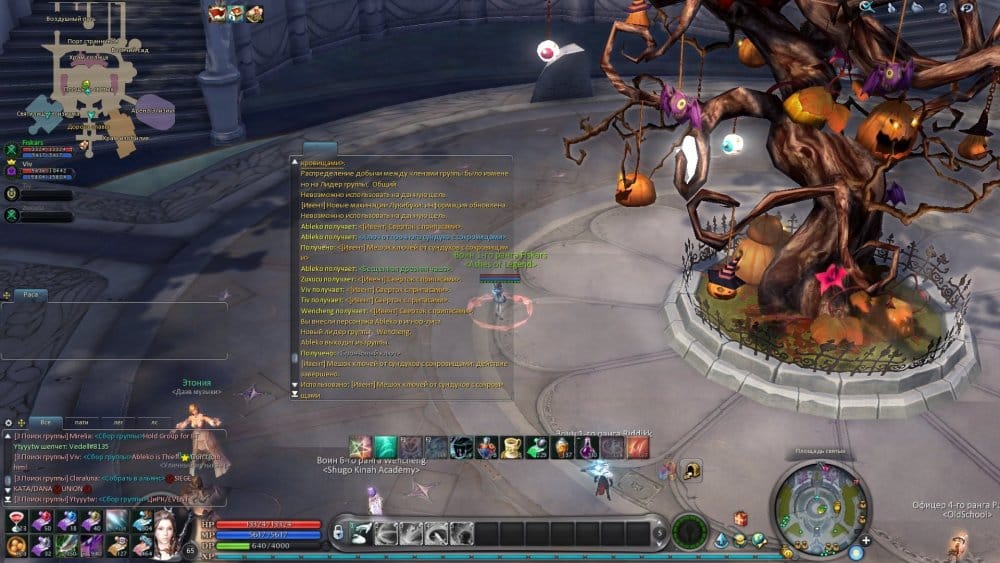Activate the teal green skill icon
The image size is (1000, 563).
385,447
